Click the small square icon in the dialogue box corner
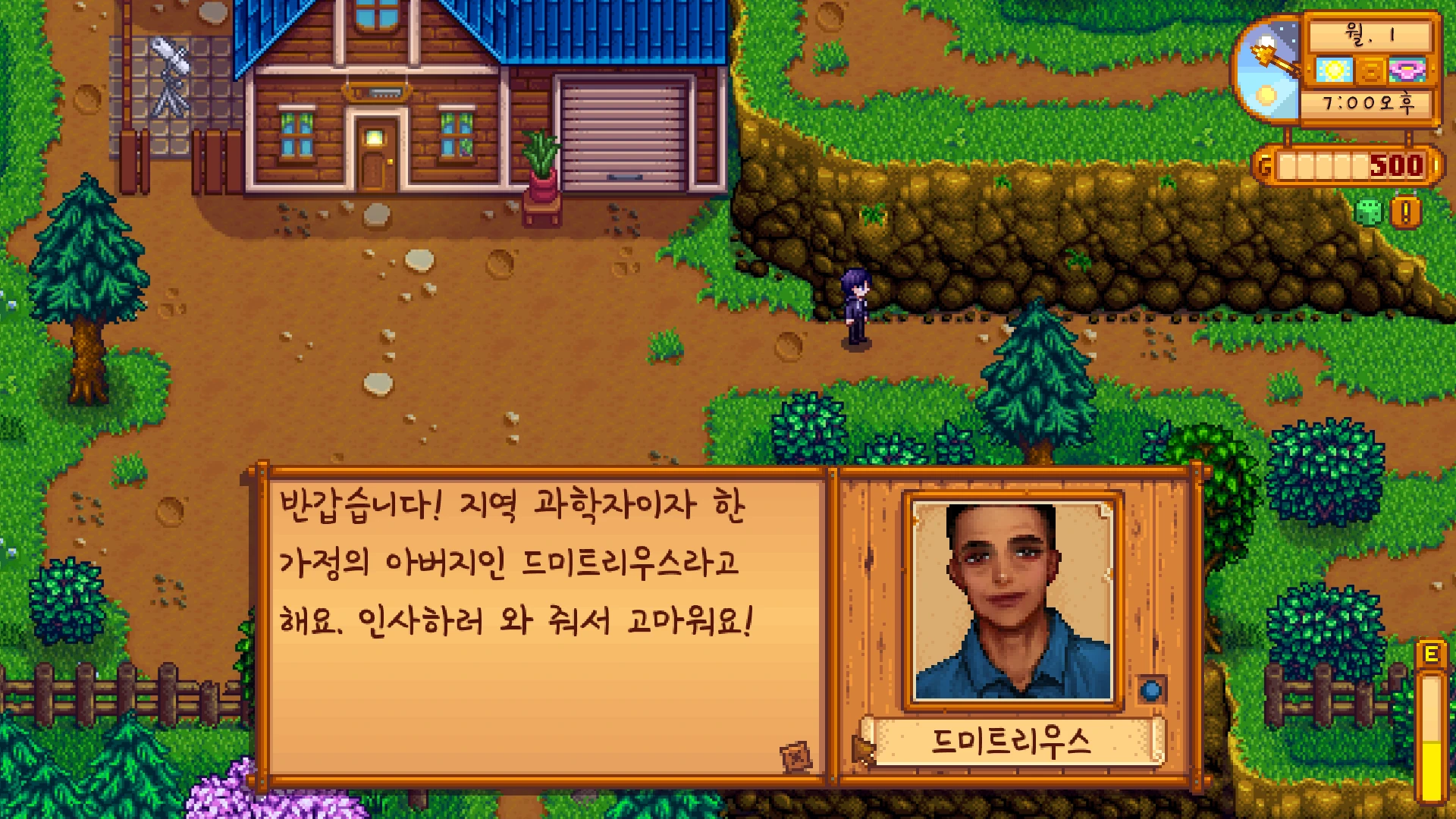This screenshot has width=1456, height=819. 795,756
